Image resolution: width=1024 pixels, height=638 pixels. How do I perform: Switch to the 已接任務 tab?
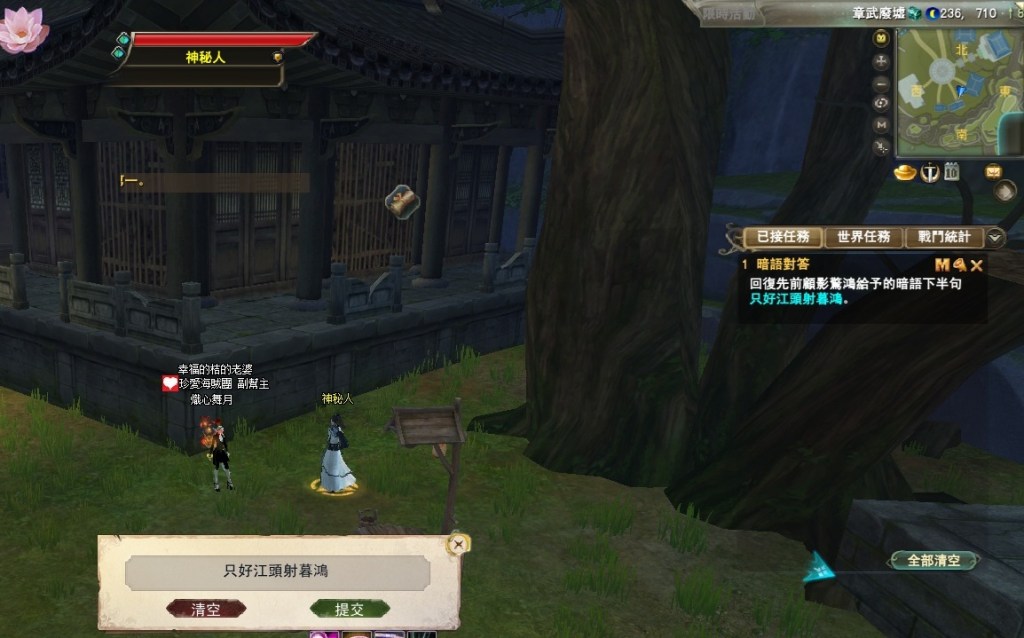pyautogui.click(x=783, y=237)
